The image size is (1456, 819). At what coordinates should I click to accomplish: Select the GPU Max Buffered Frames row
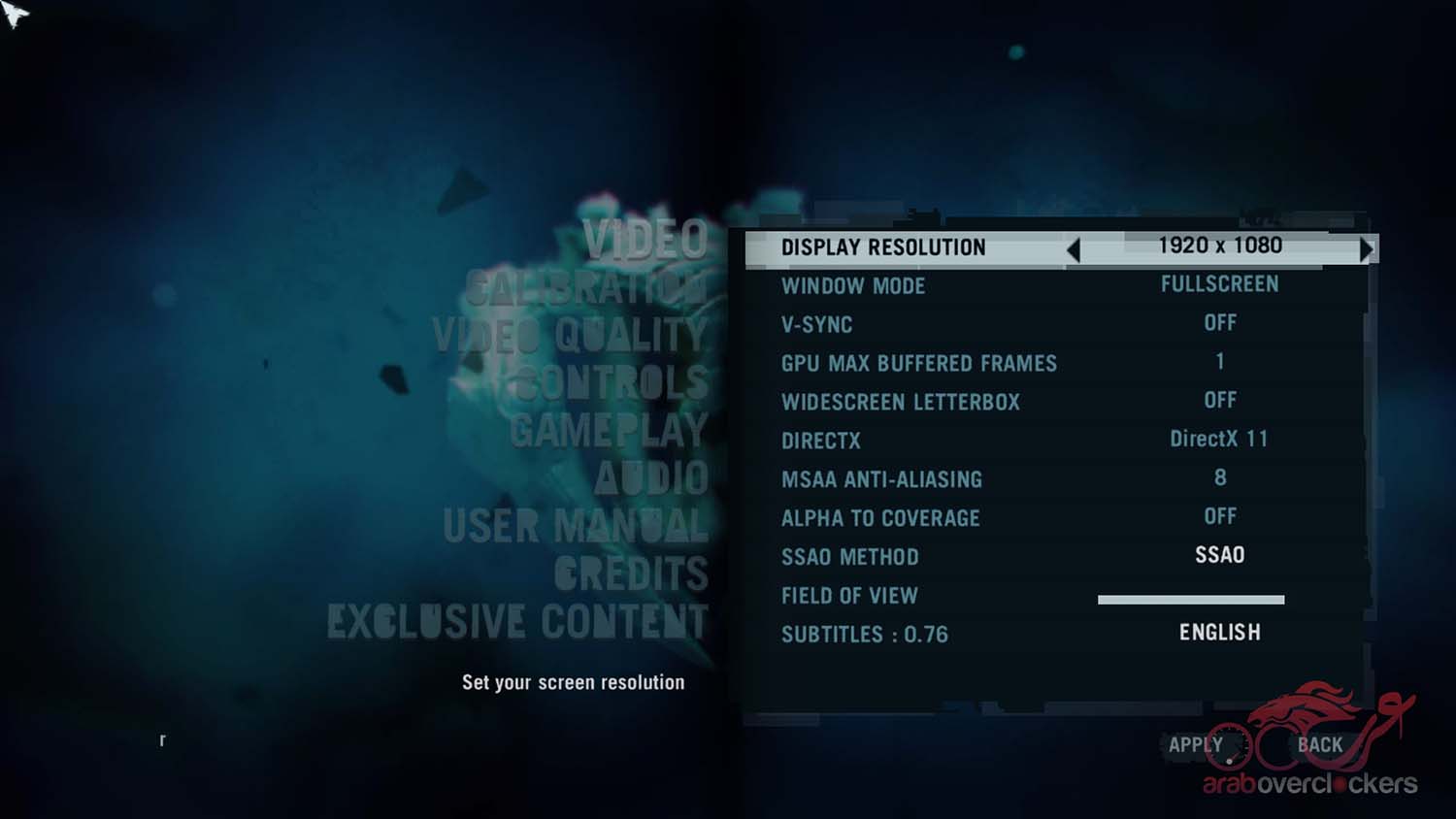point(1053,363)
